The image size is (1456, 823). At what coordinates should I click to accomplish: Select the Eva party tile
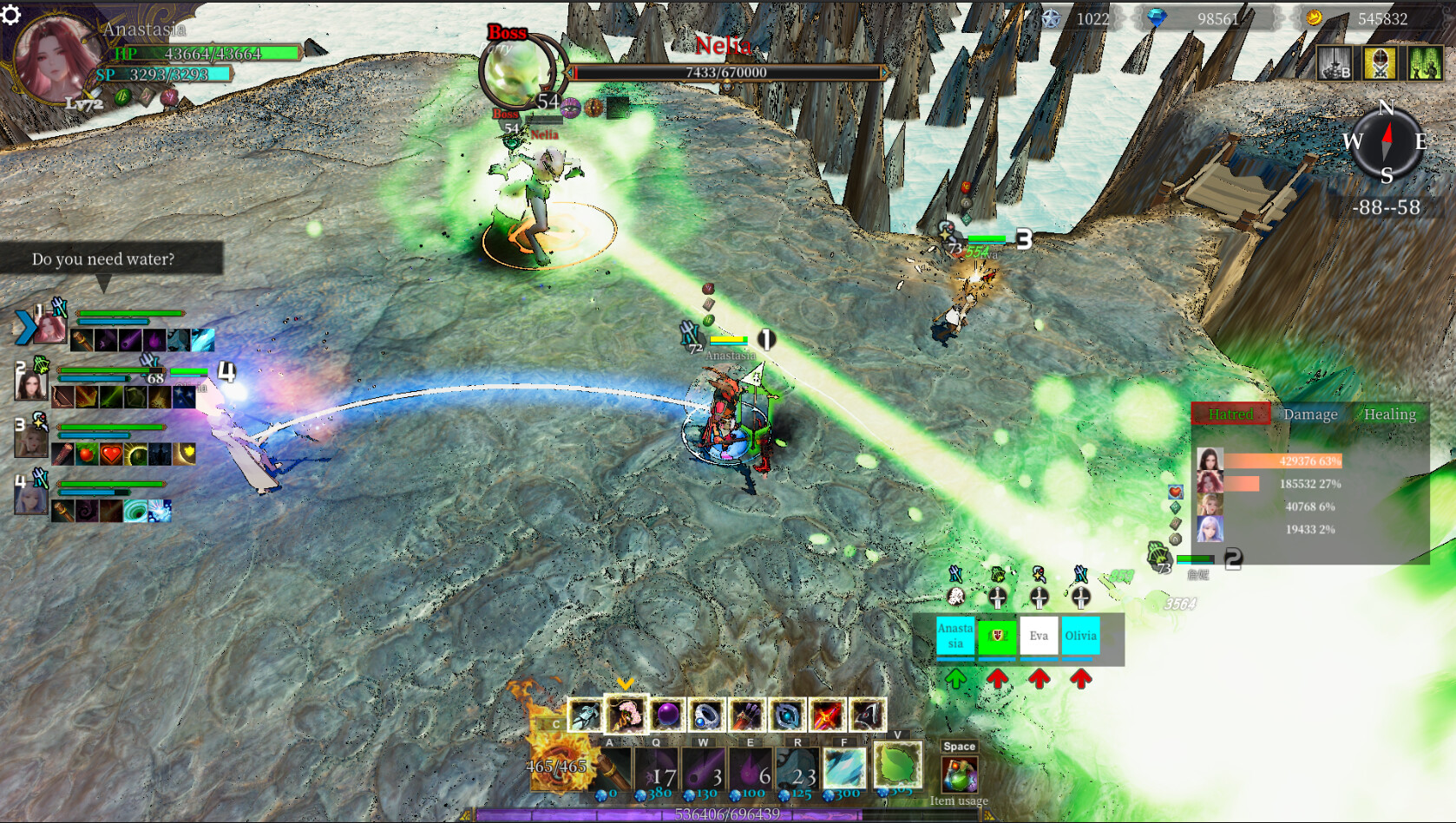point(1039,636)
